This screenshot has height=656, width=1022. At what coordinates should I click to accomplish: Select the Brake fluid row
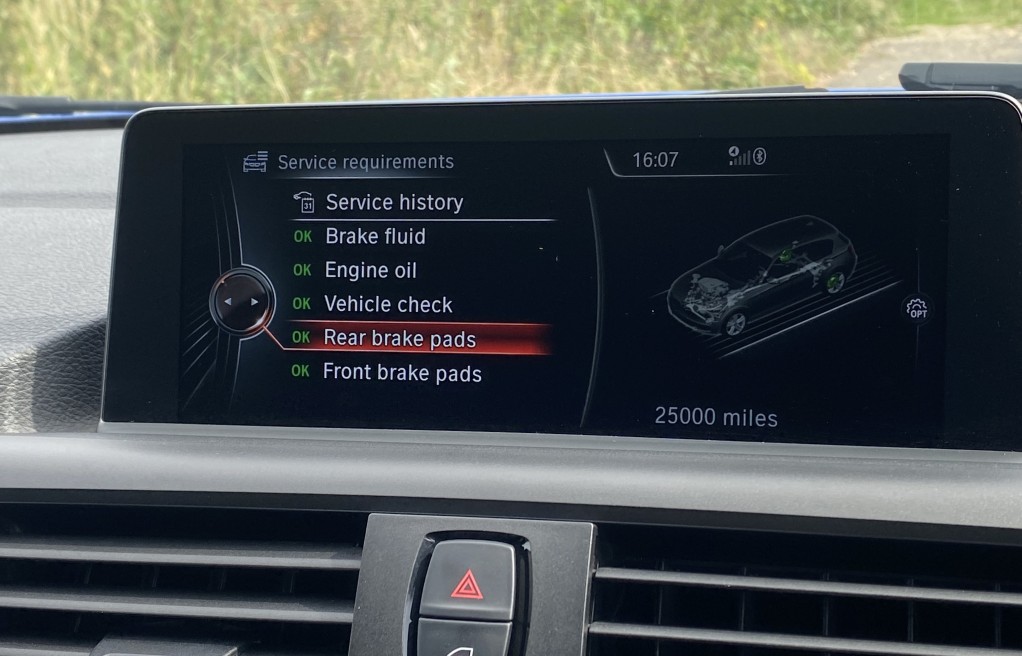(375, 237)
